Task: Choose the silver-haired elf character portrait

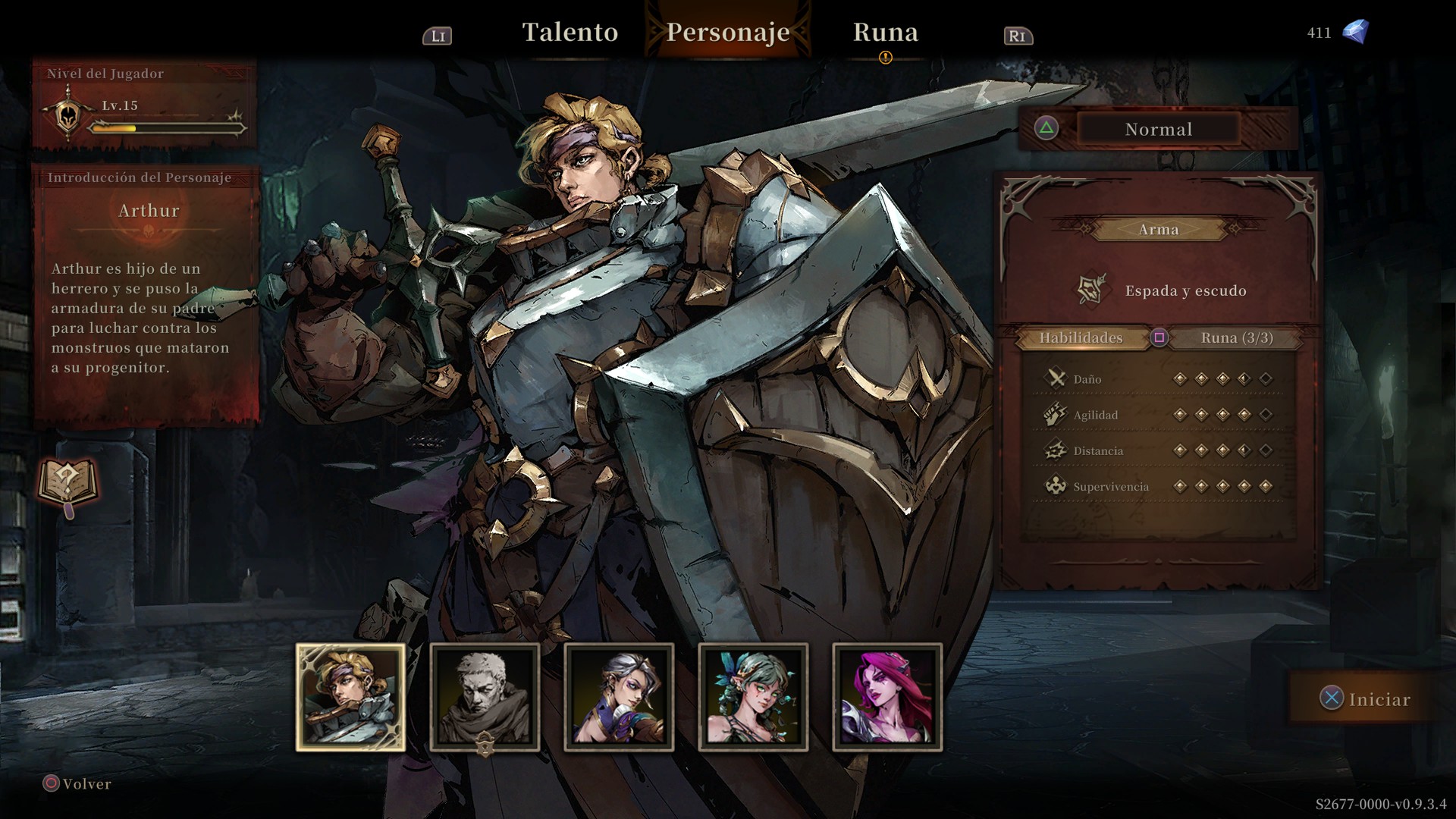Action: click(619, 698)
